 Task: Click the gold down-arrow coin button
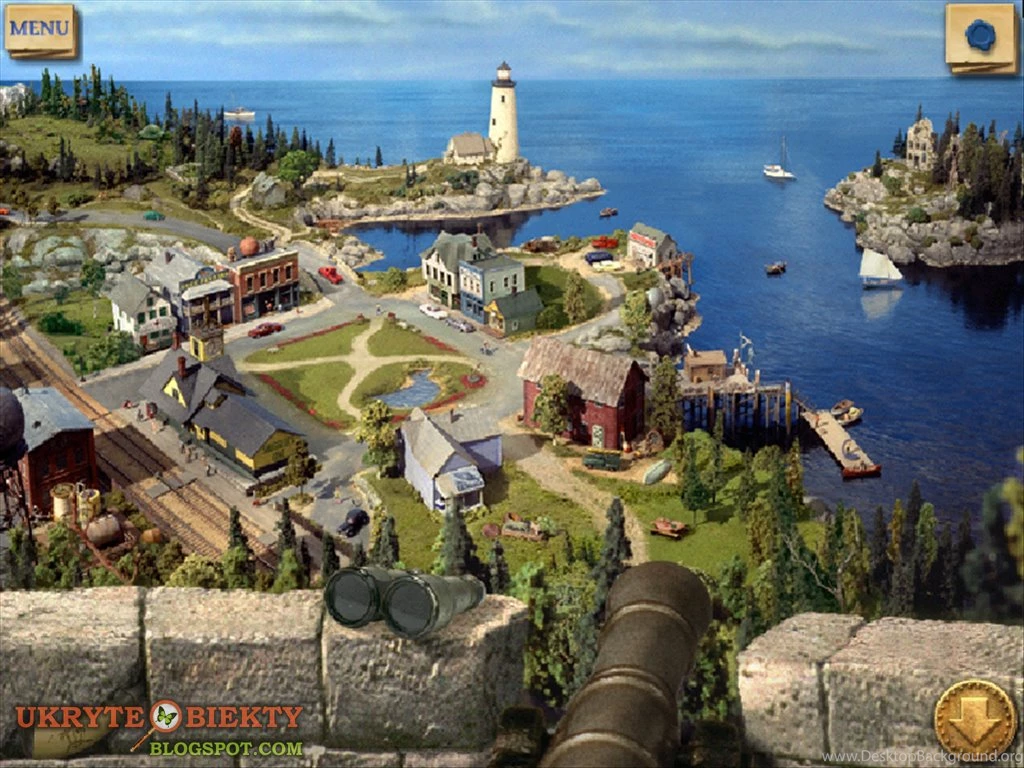[974, 717]
